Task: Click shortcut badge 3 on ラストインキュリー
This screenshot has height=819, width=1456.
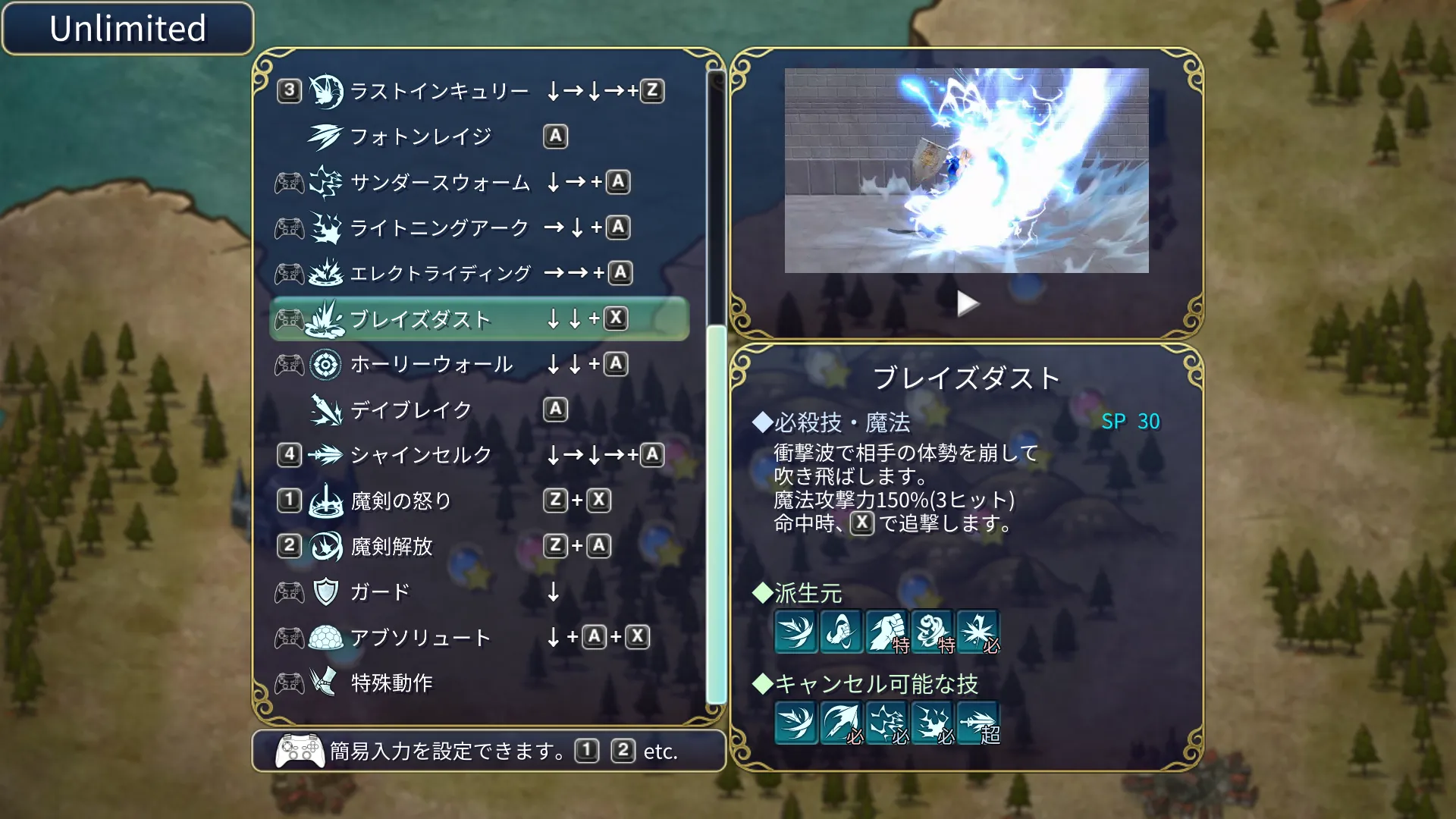Action: tap(288, 89)
